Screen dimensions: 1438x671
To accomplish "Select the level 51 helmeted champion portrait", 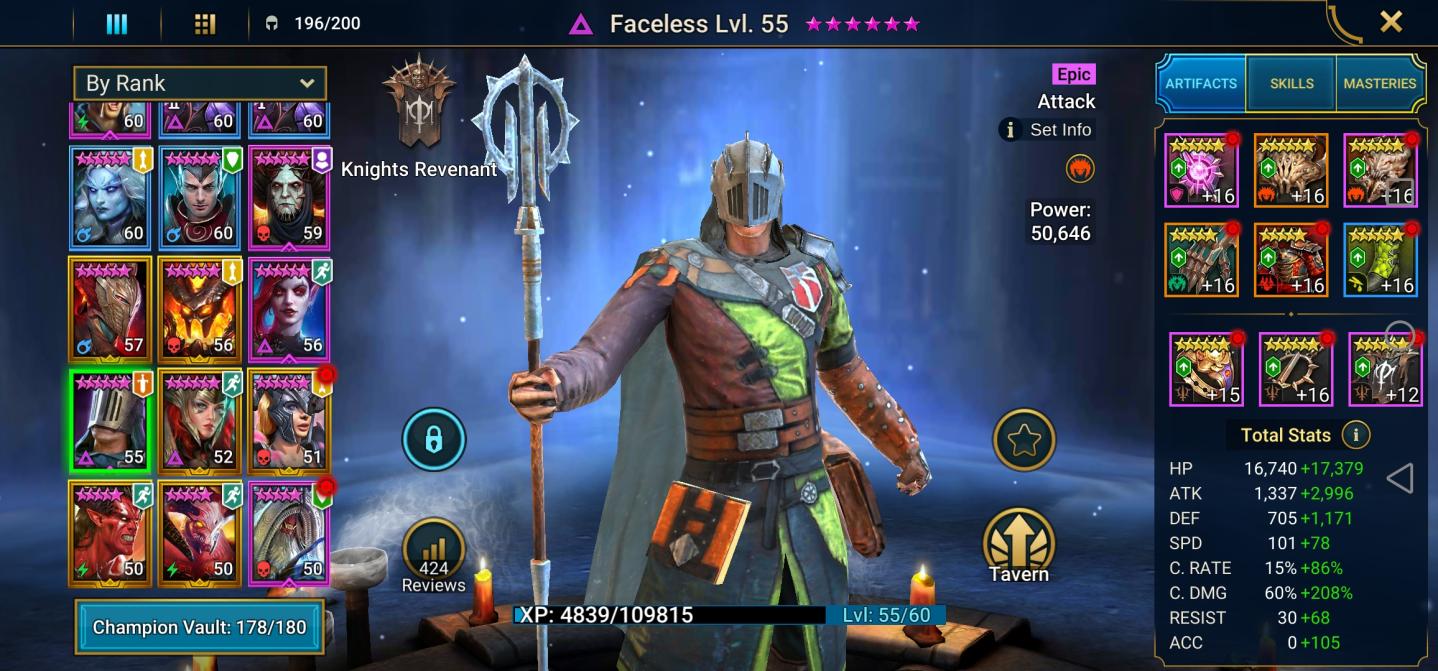I will coord(288,420).
